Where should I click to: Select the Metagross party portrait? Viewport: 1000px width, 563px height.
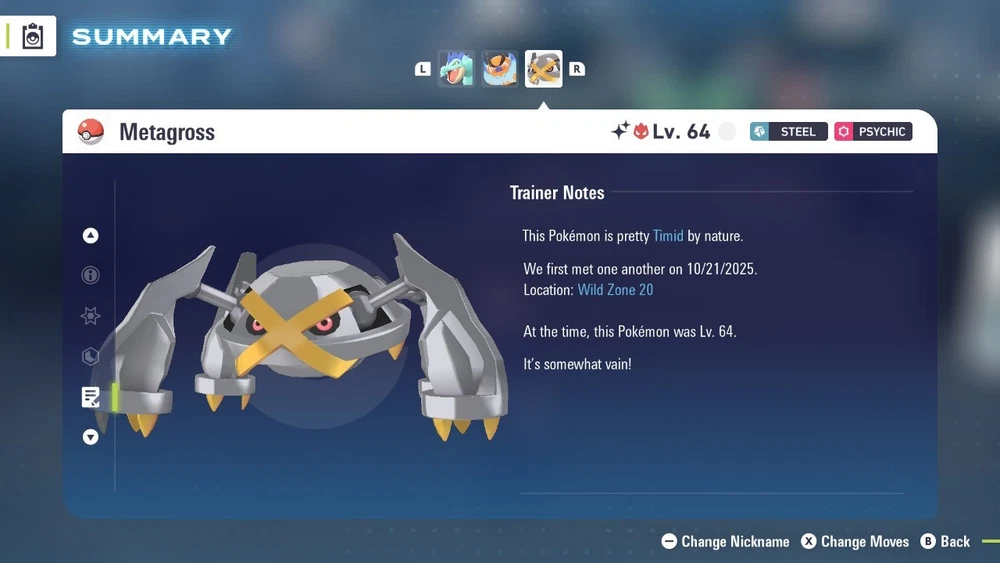click(544, 69)
